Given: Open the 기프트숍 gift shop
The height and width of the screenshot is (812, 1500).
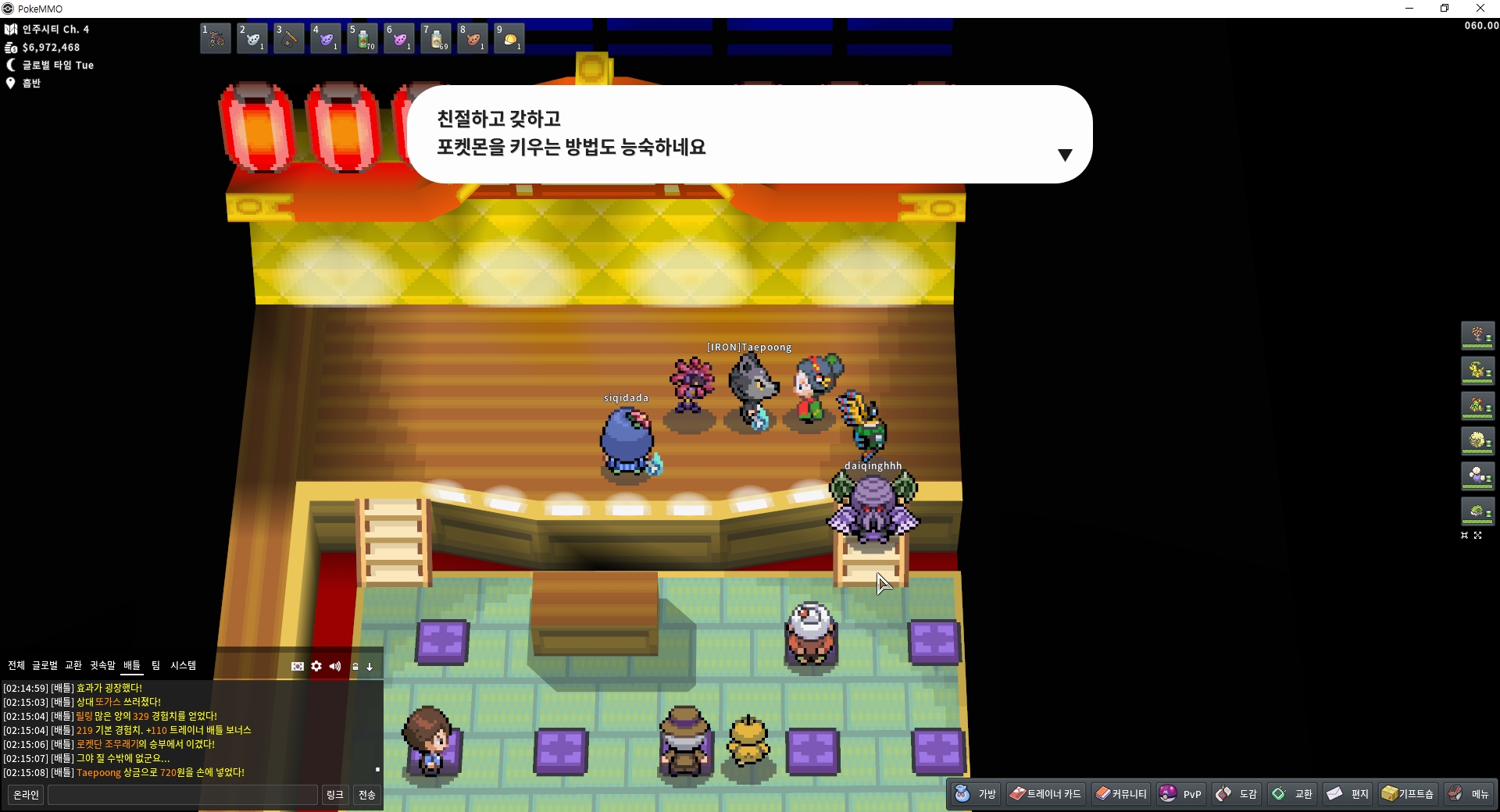Looking at the screenshot, I should pyautogui.click(x=1408, y=794).
